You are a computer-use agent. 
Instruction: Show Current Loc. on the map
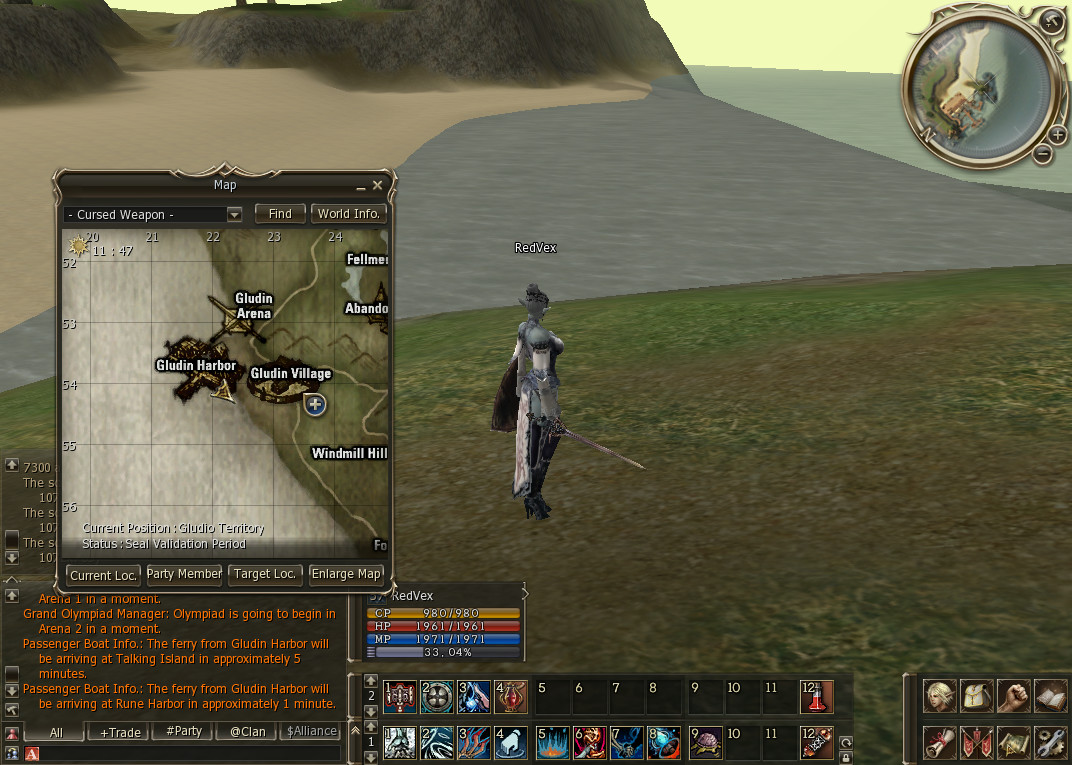(x=102, y=575)
